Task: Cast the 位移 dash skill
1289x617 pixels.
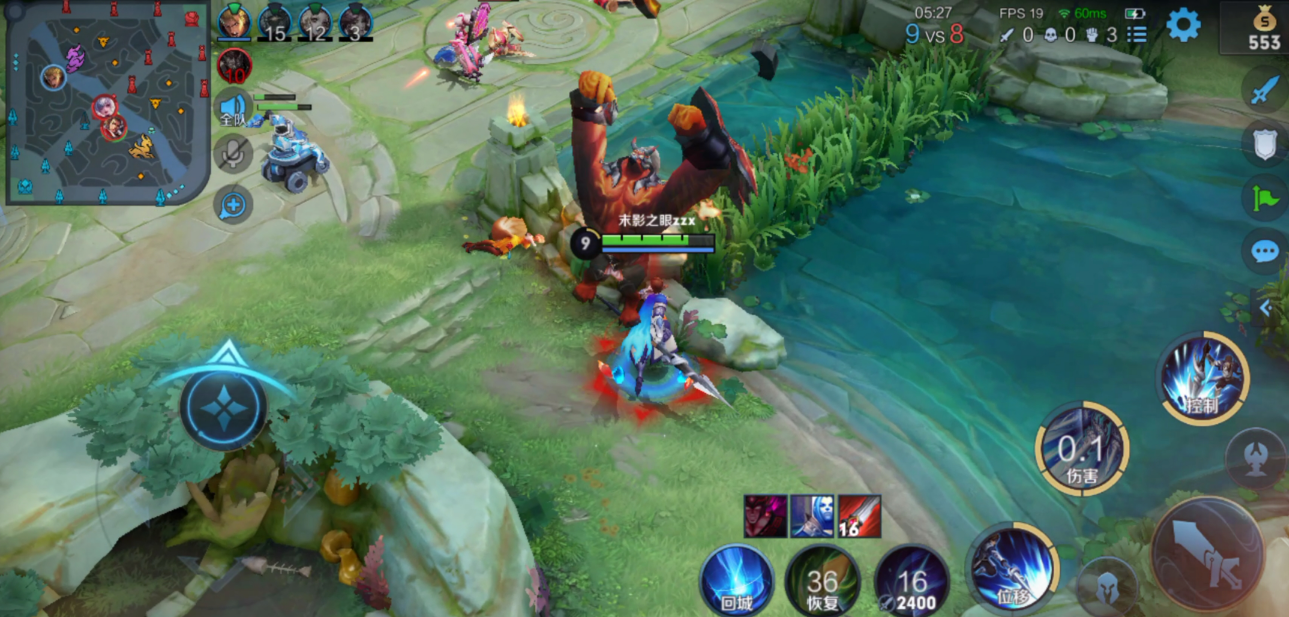Action: tap(1012, 569)
